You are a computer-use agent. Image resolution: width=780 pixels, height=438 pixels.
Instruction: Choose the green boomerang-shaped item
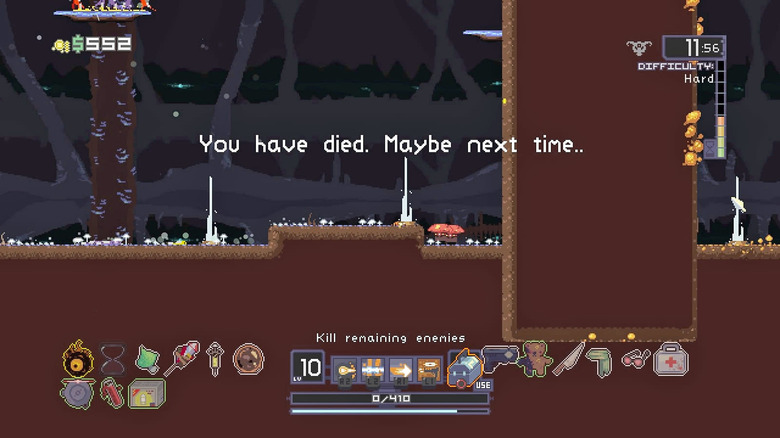point(600,360)
